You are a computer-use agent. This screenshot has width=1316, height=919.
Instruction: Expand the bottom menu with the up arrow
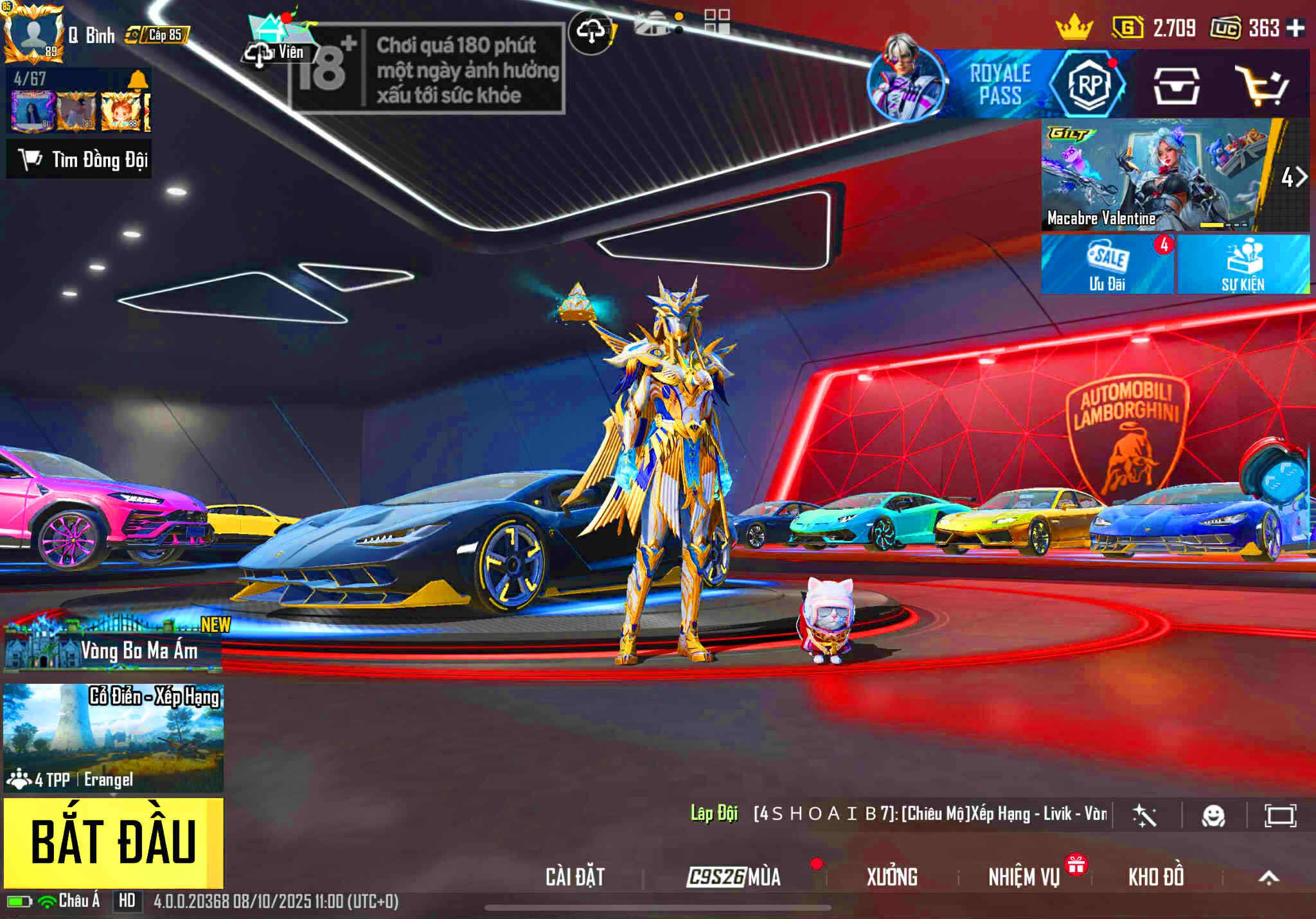pyautogui.click(x=1268, y=877)
